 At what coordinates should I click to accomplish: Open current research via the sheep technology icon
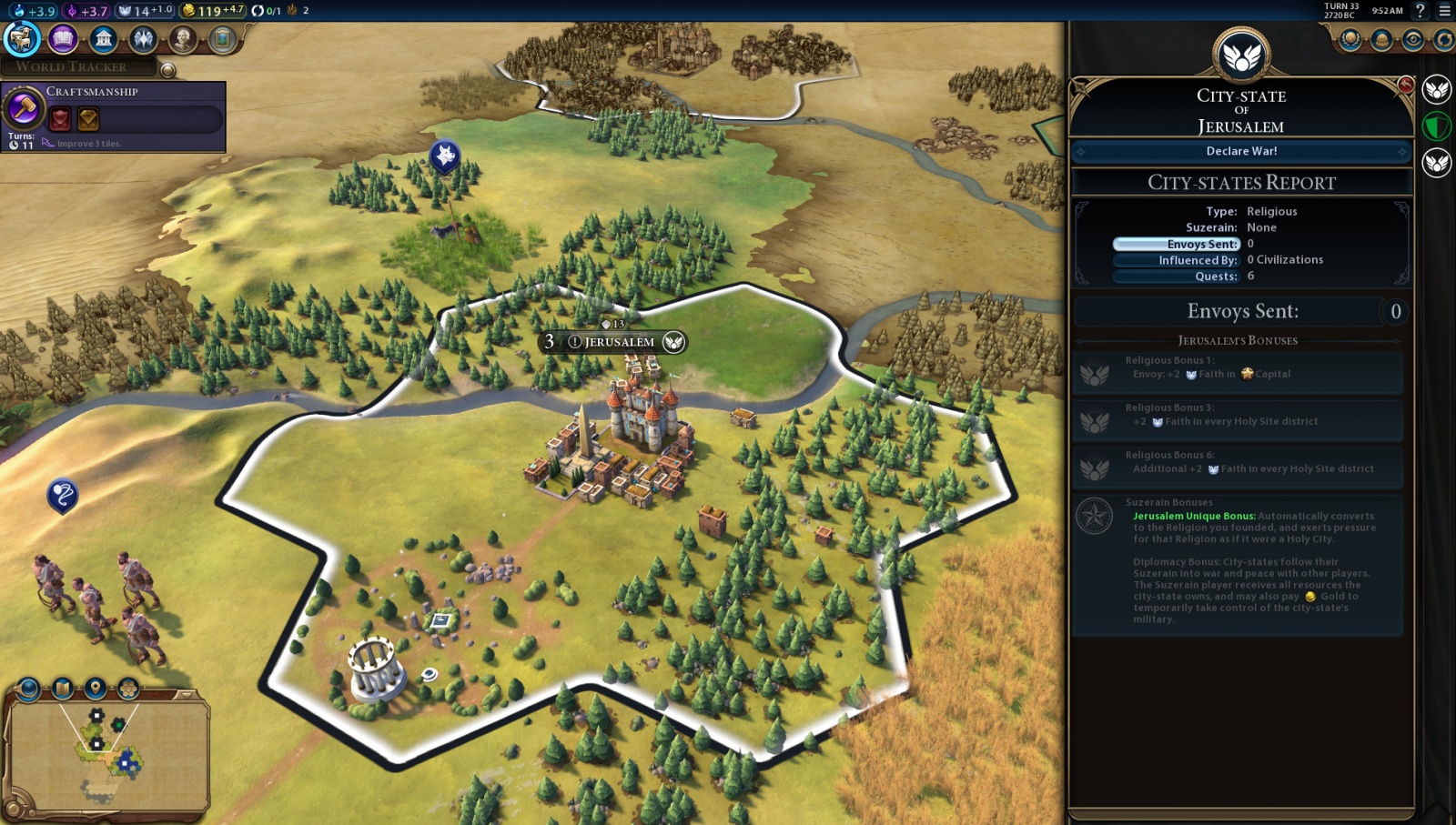click(x=20, y=40)
